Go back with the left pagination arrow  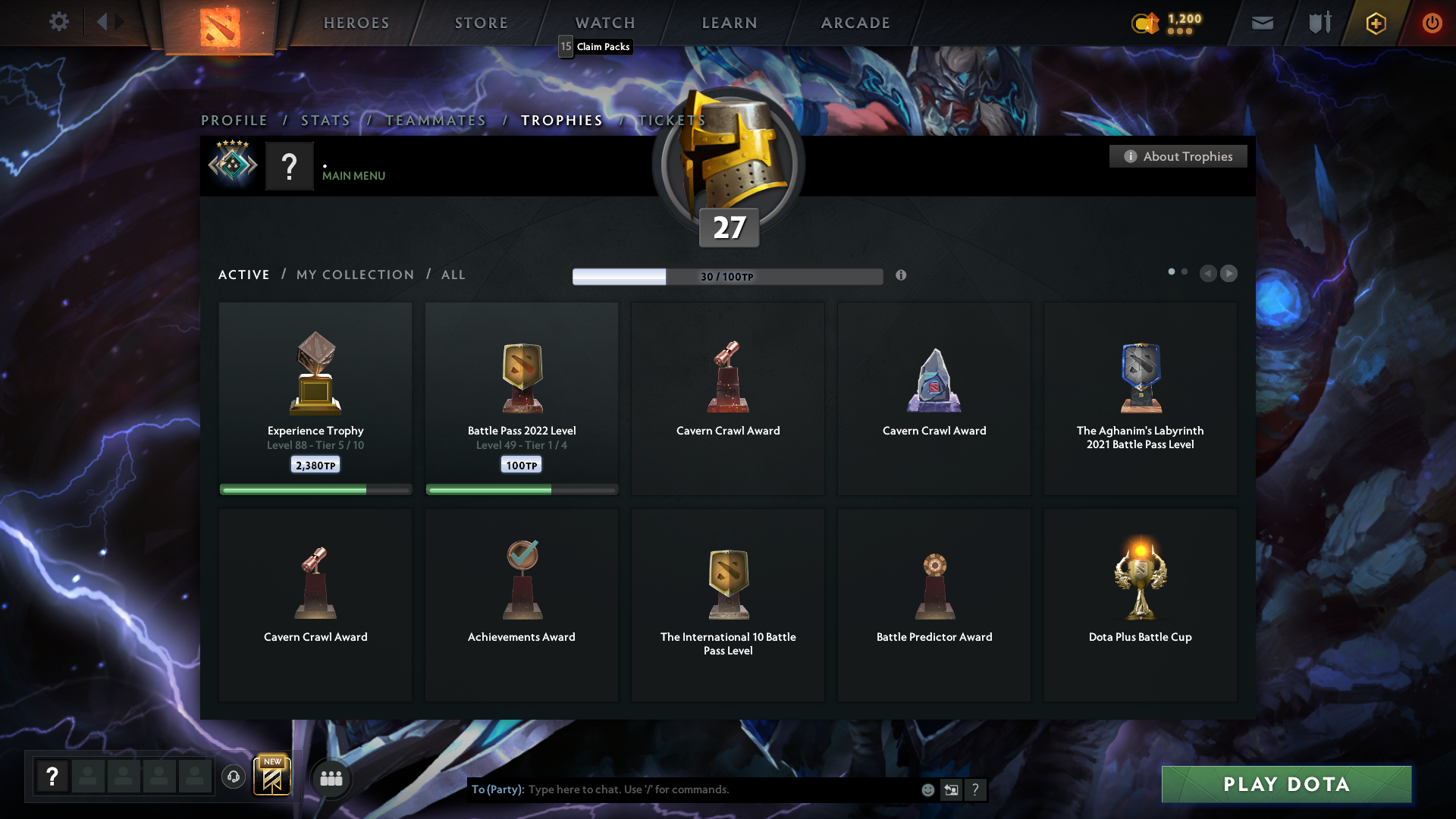[x=1208, y=274]
